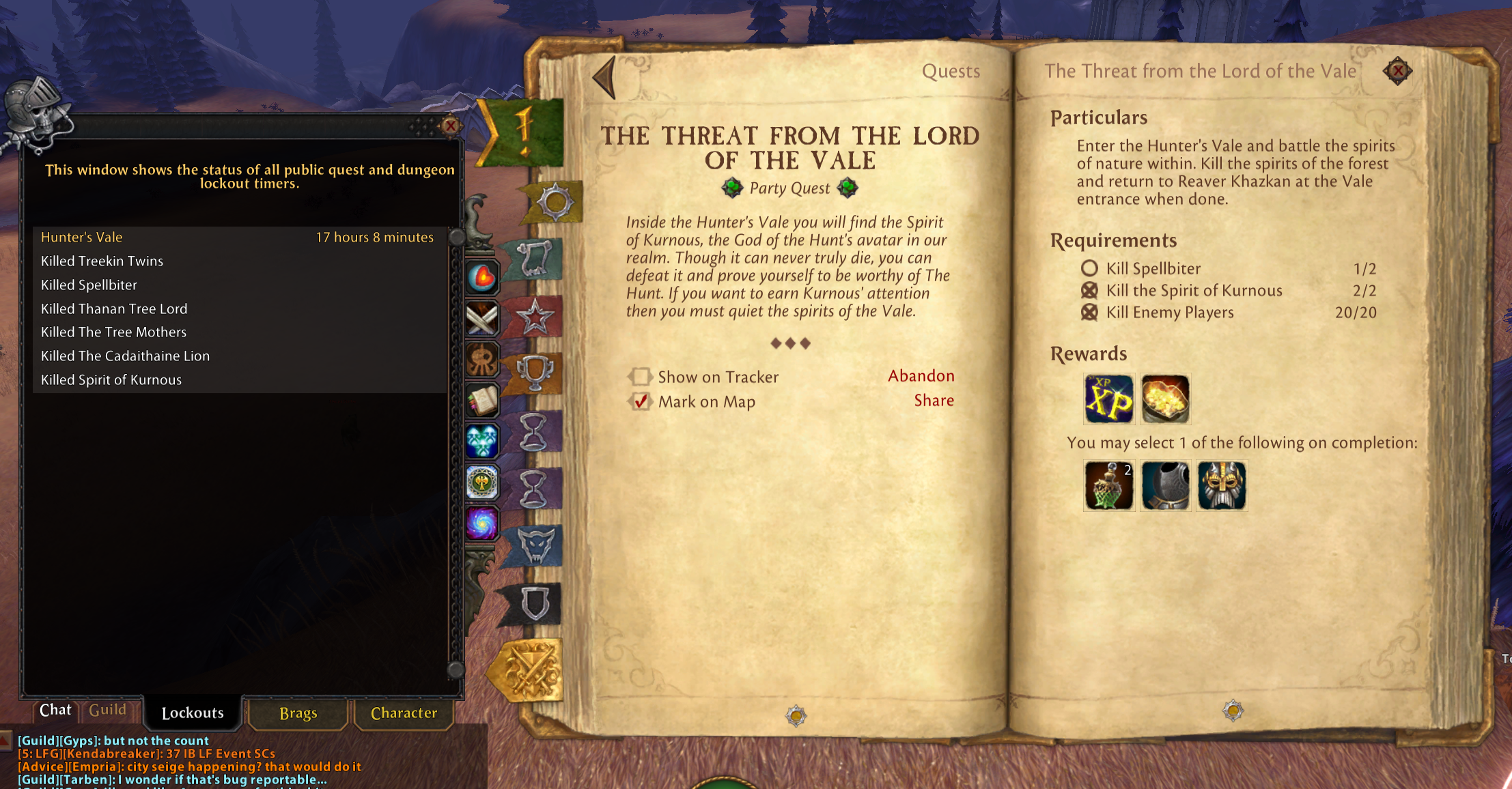Screen dimensions: 1512x789
Task: Inspect the XP reward icon
Action: point(1108,399)
